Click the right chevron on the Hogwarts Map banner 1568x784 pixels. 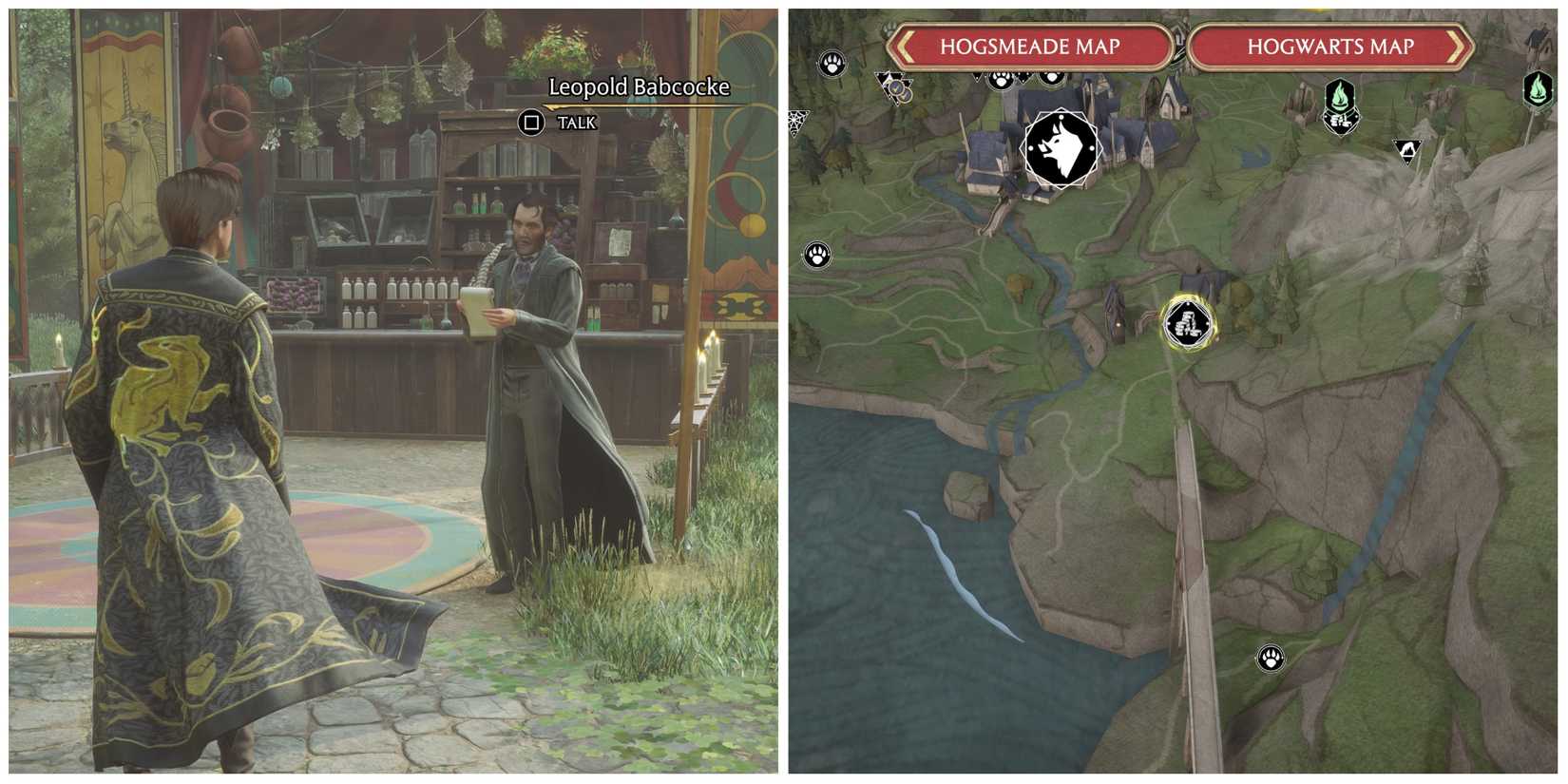[x=1458, y=46]
